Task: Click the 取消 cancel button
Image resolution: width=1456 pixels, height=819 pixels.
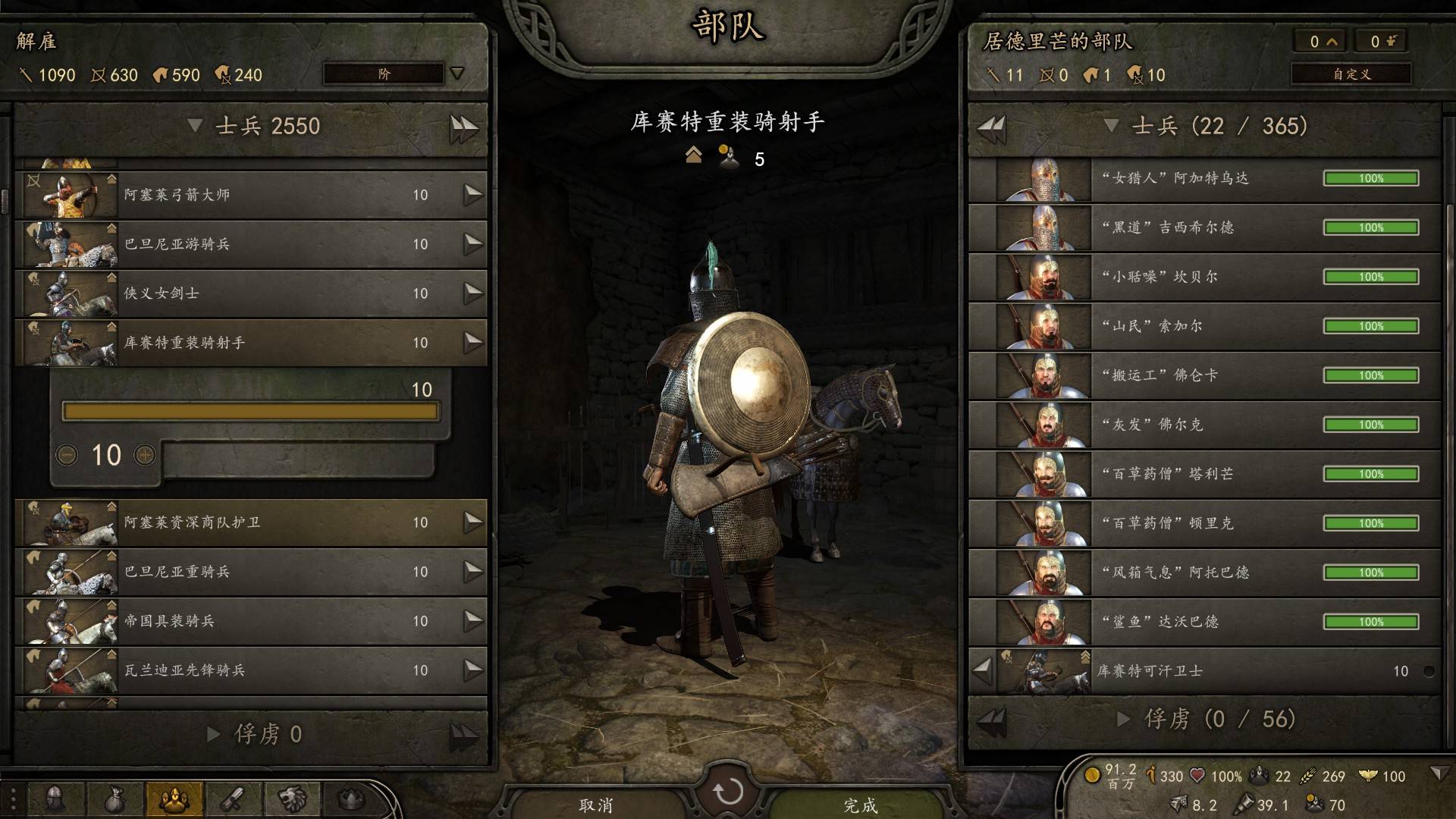Action: pos(595,804)
